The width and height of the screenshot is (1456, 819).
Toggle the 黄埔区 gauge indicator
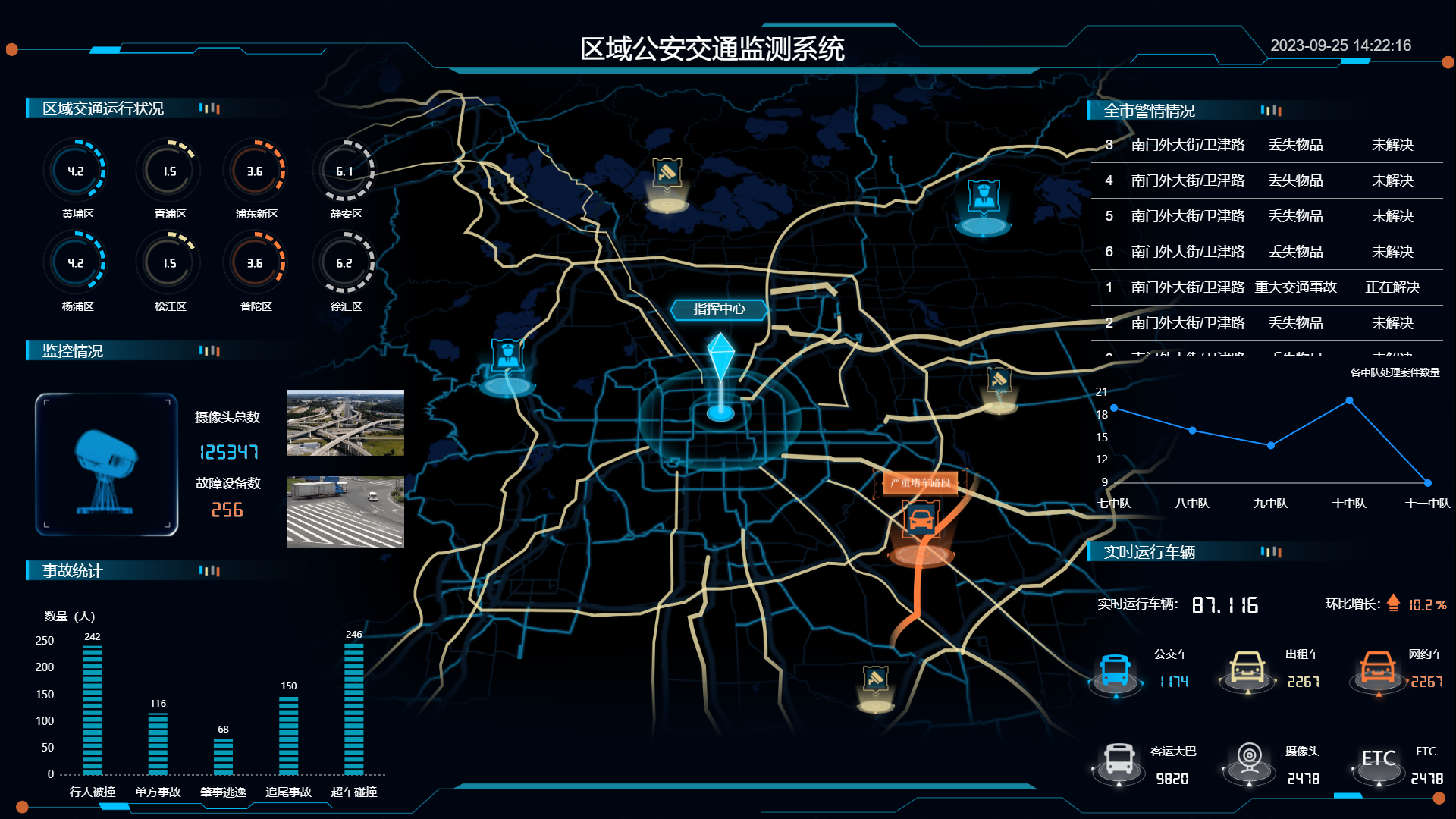[x=77, y=171]
